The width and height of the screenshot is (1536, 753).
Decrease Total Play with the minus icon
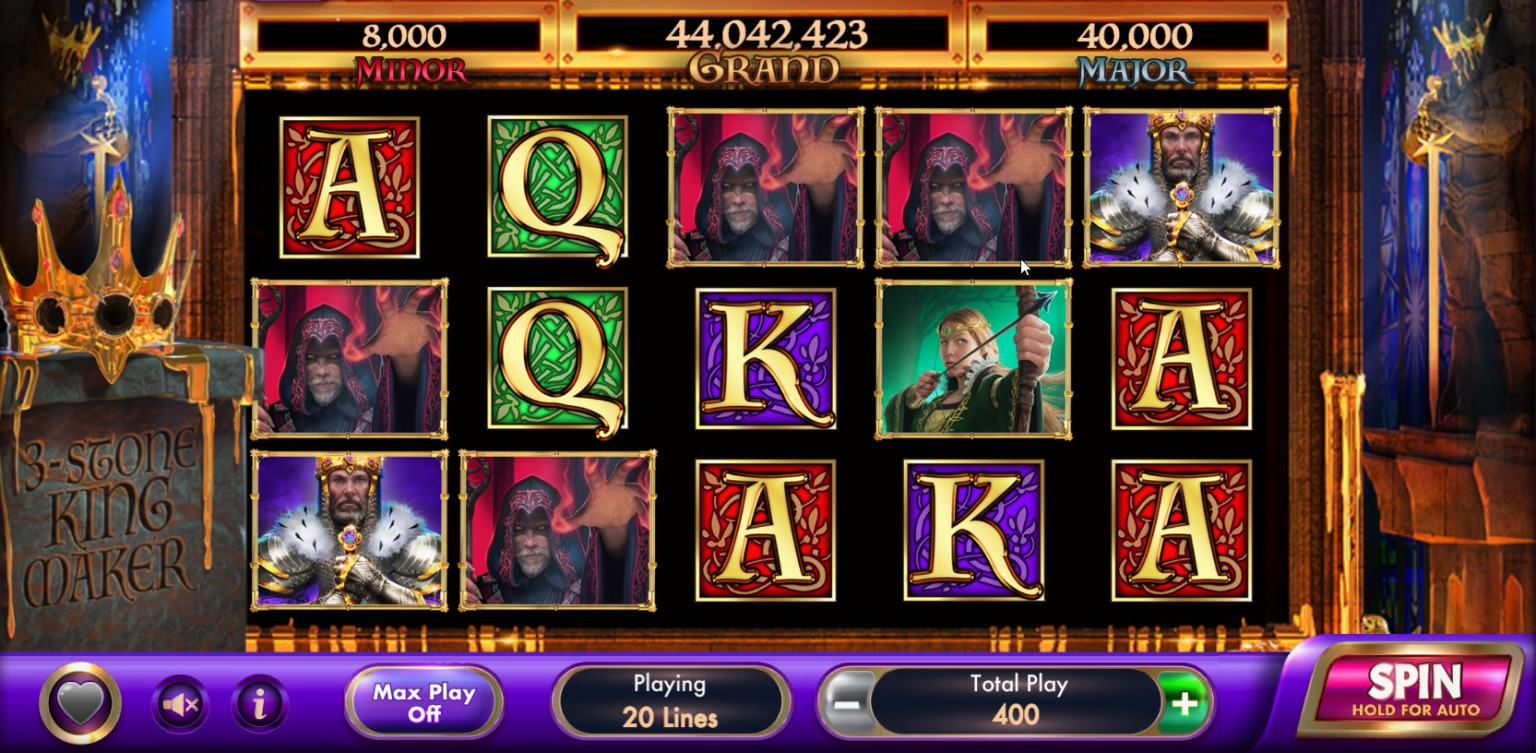(x=849, y=703)
